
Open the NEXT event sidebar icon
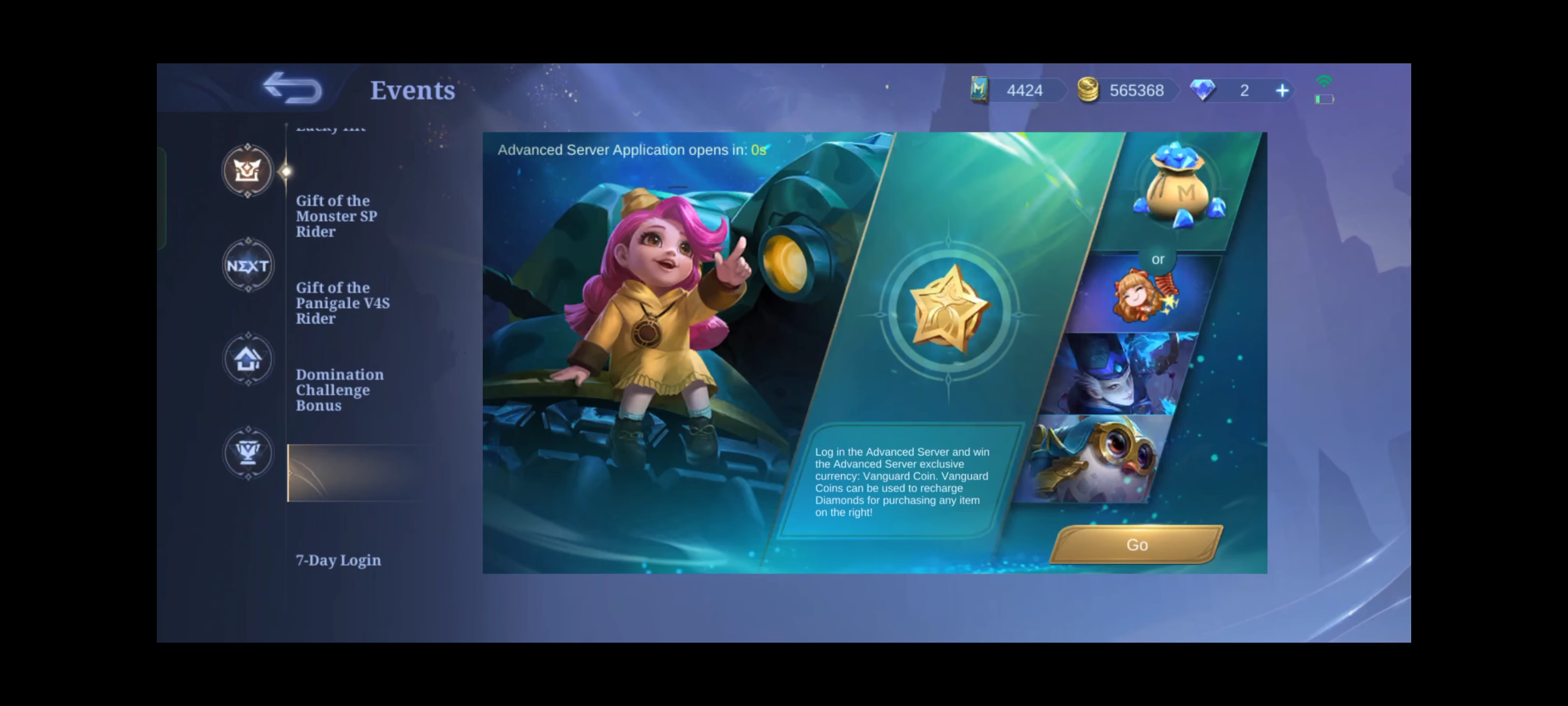[x=248, y=265]
